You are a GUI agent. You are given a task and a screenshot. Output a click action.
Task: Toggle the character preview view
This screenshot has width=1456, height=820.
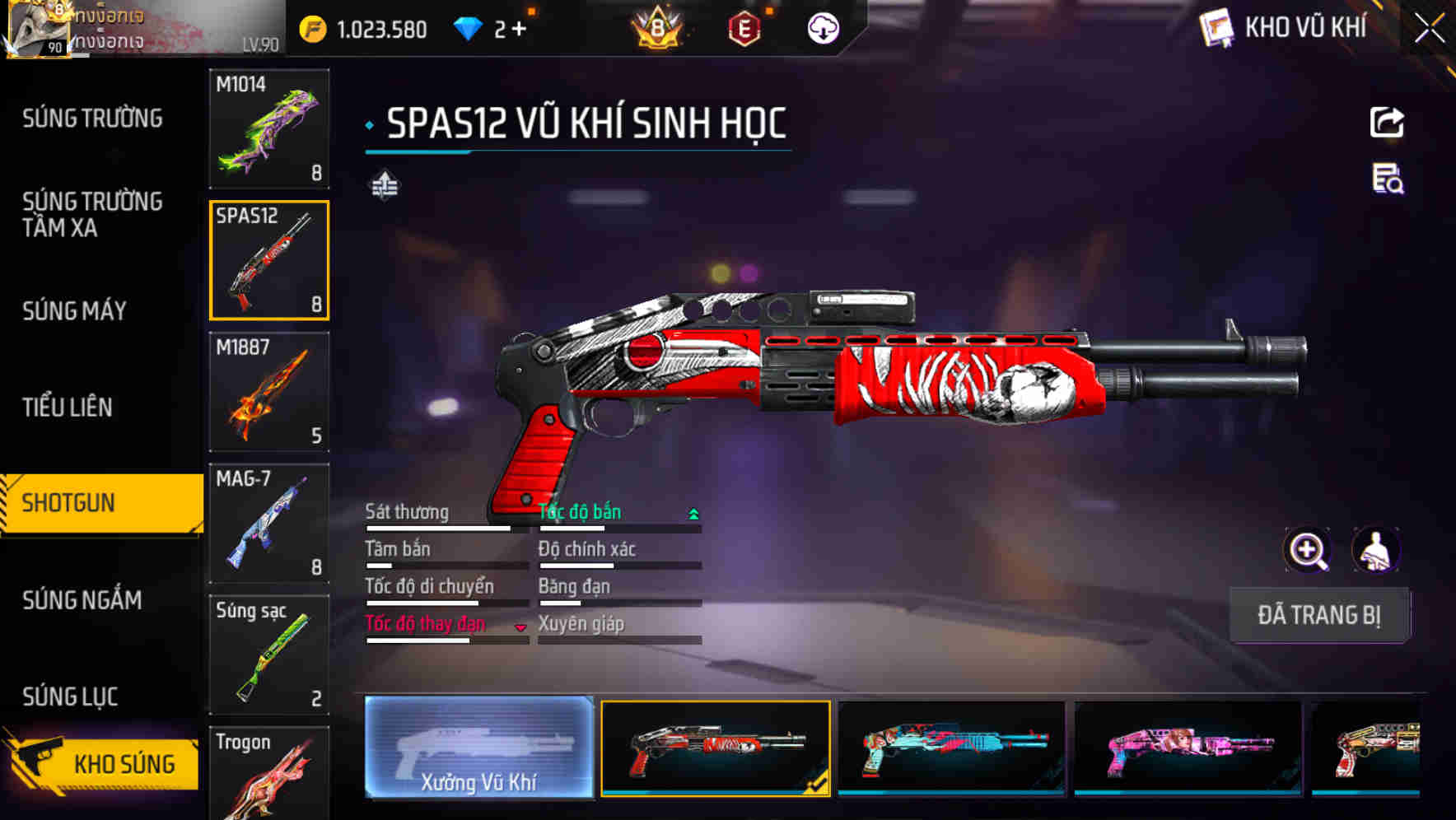tap(1378, 550)
